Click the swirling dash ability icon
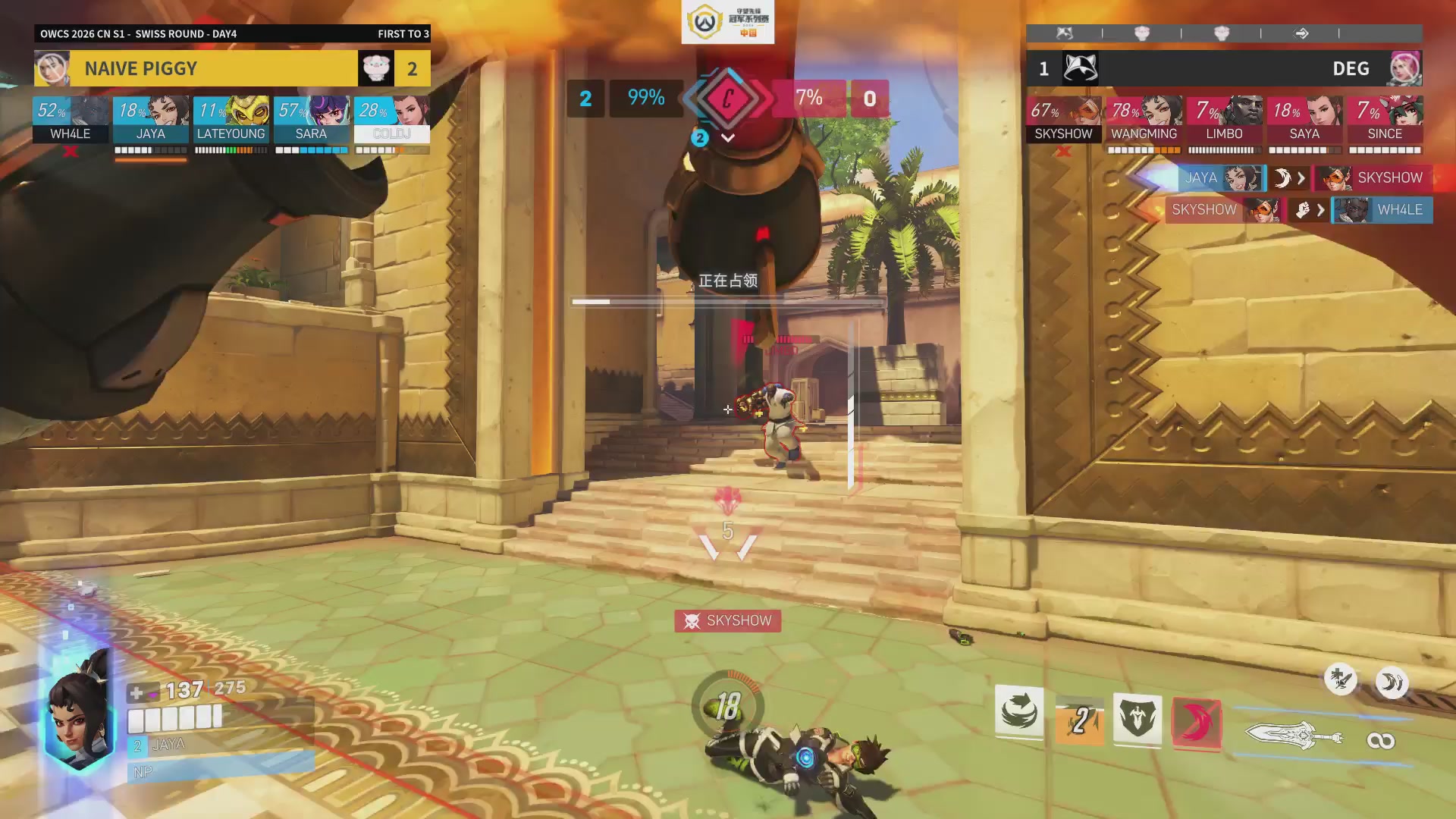Image resolution: width=1456 pixels, height=819 pixels. (1019, 713)
